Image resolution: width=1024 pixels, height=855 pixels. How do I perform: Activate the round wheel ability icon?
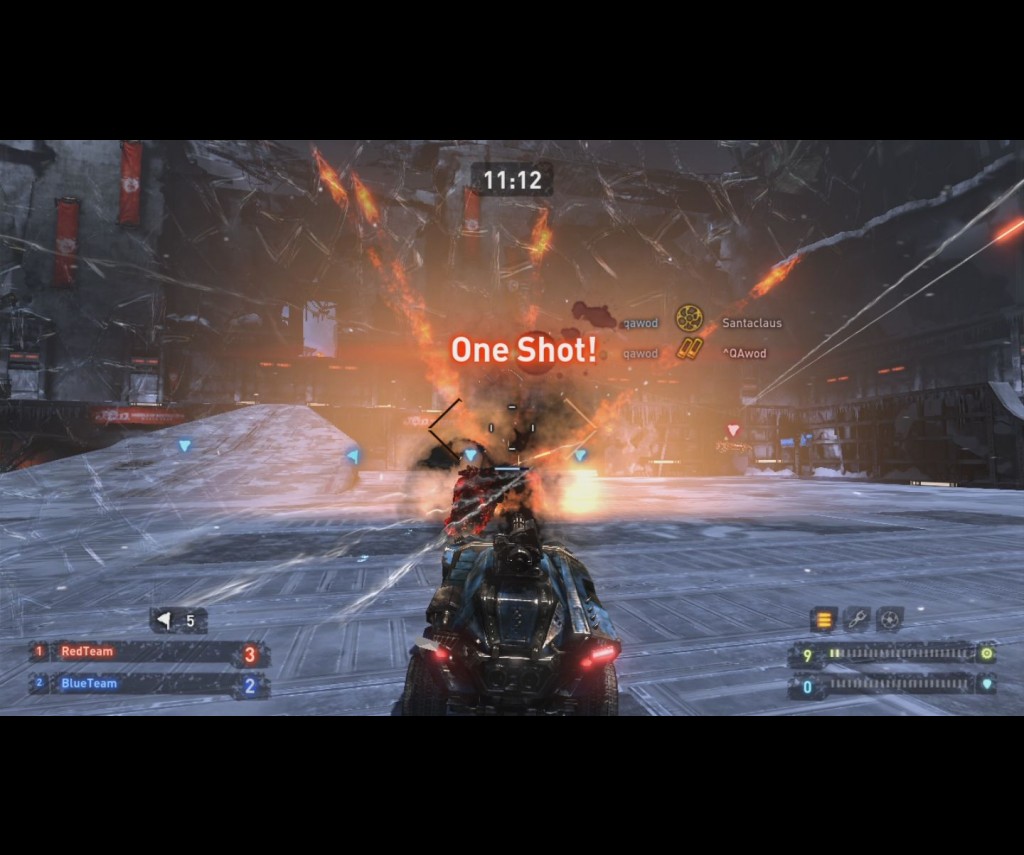pos(889,620)
